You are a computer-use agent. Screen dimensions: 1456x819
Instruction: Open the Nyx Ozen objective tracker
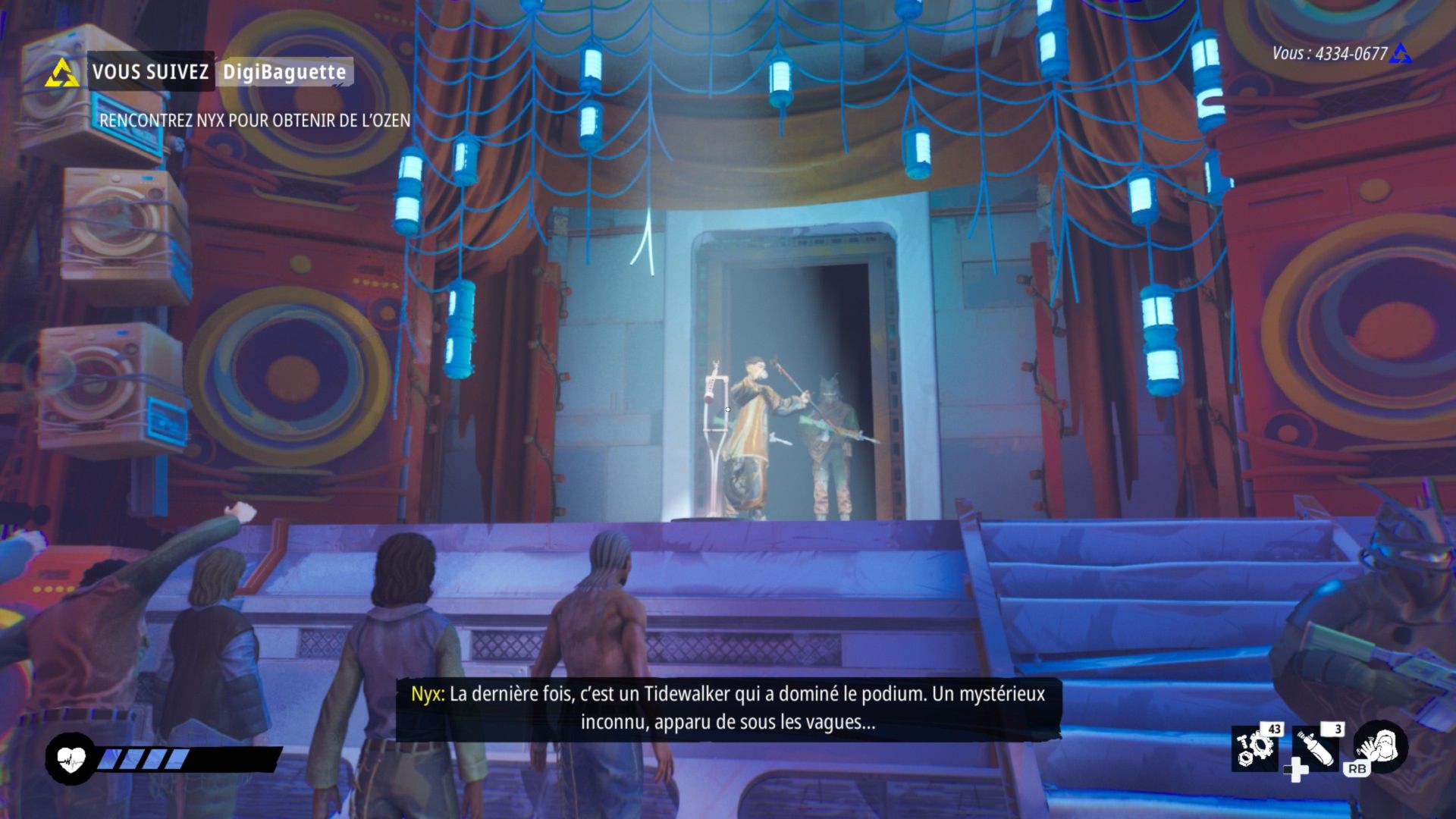(x=255, y=121)
